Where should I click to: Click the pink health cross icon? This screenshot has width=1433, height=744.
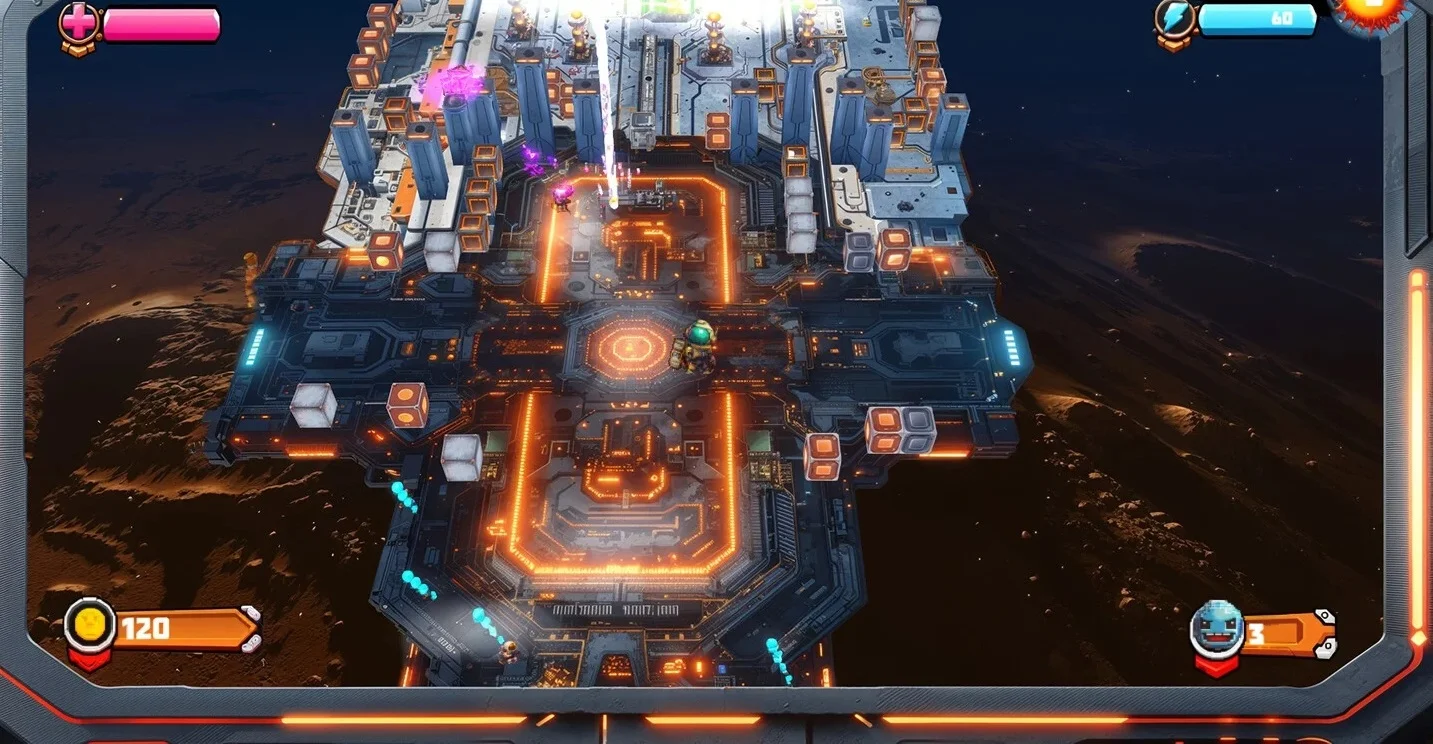[78, 21]
